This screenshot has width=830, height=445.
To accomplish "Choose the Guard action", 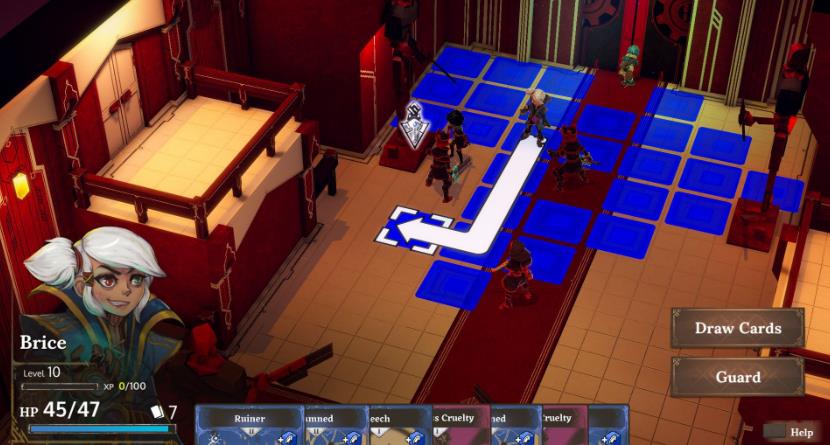I will [x=738, y=377].
